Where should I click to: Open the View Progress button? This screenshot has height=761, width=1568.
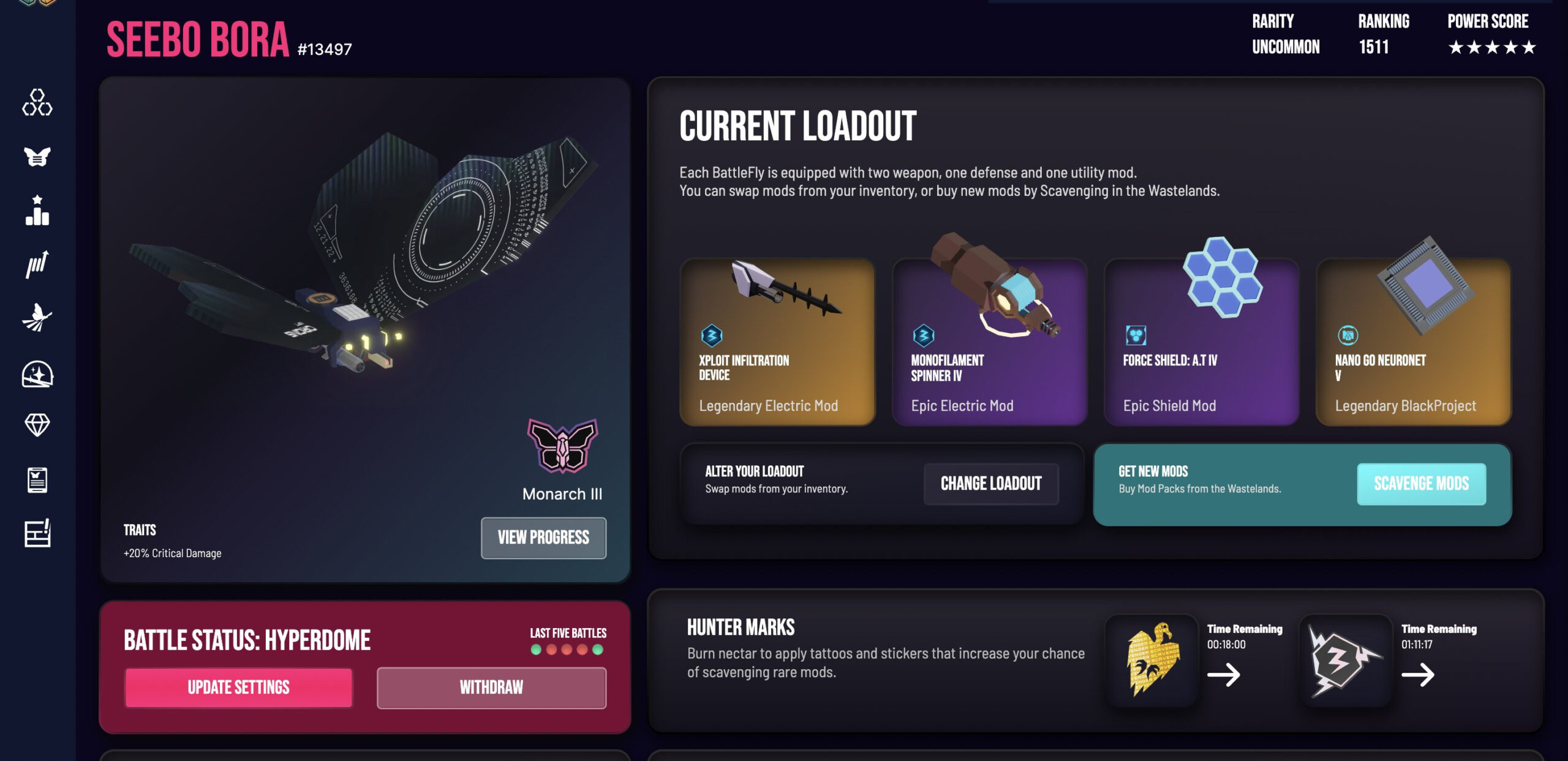pyautogui.click(x=543, y=538)
